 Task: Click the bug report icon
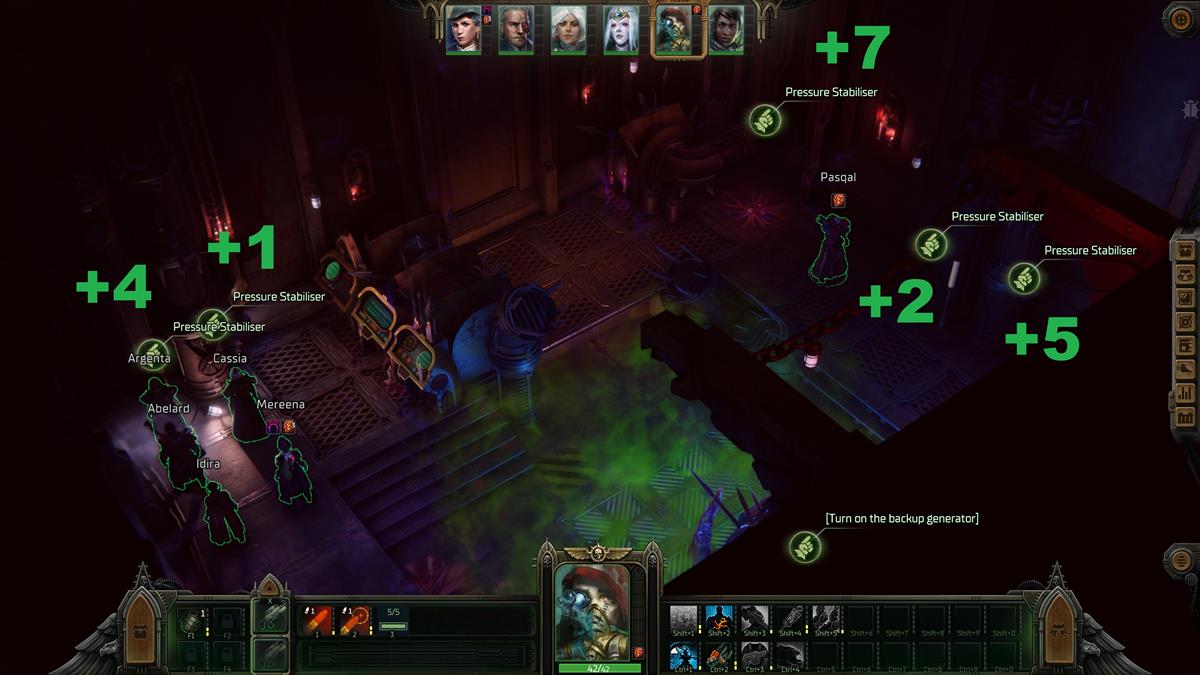point(1190,109)
